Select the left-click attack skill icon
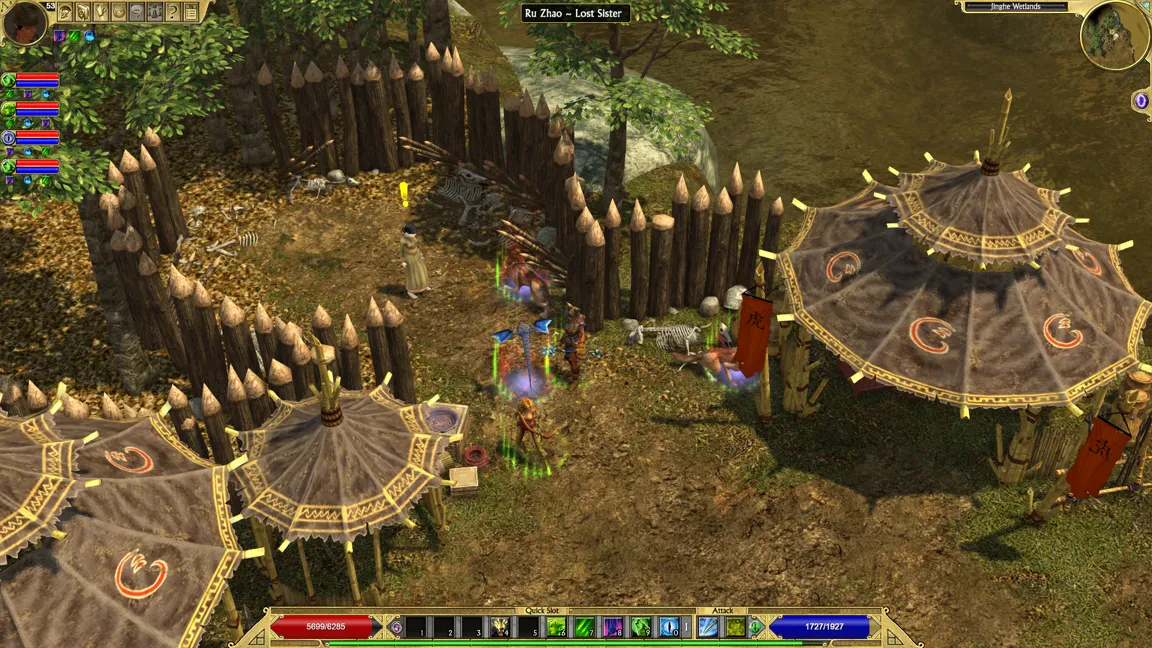The image size is (1152, 648). (708, 627)
